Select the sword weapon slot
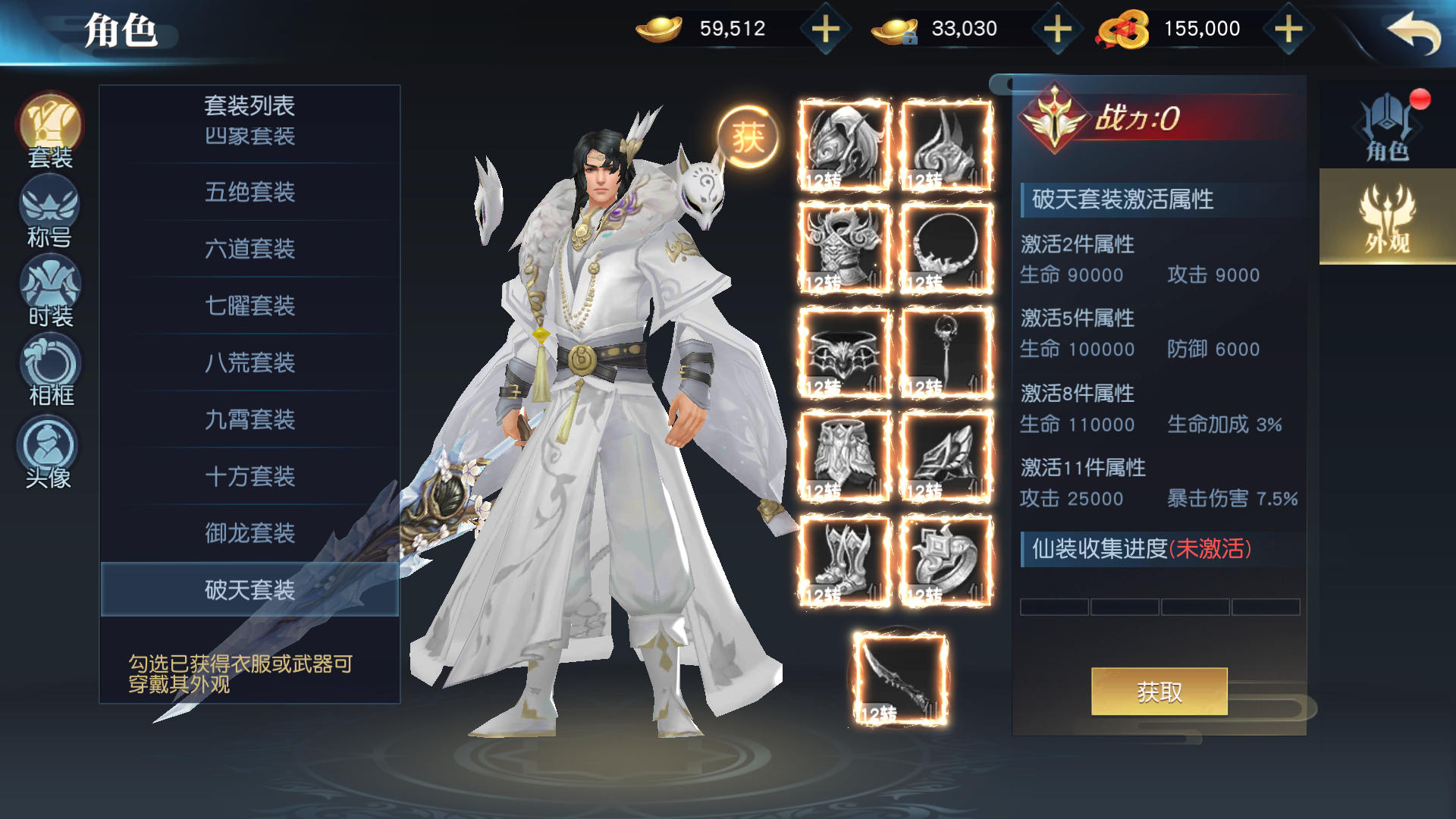 click(x=900, y=679)
